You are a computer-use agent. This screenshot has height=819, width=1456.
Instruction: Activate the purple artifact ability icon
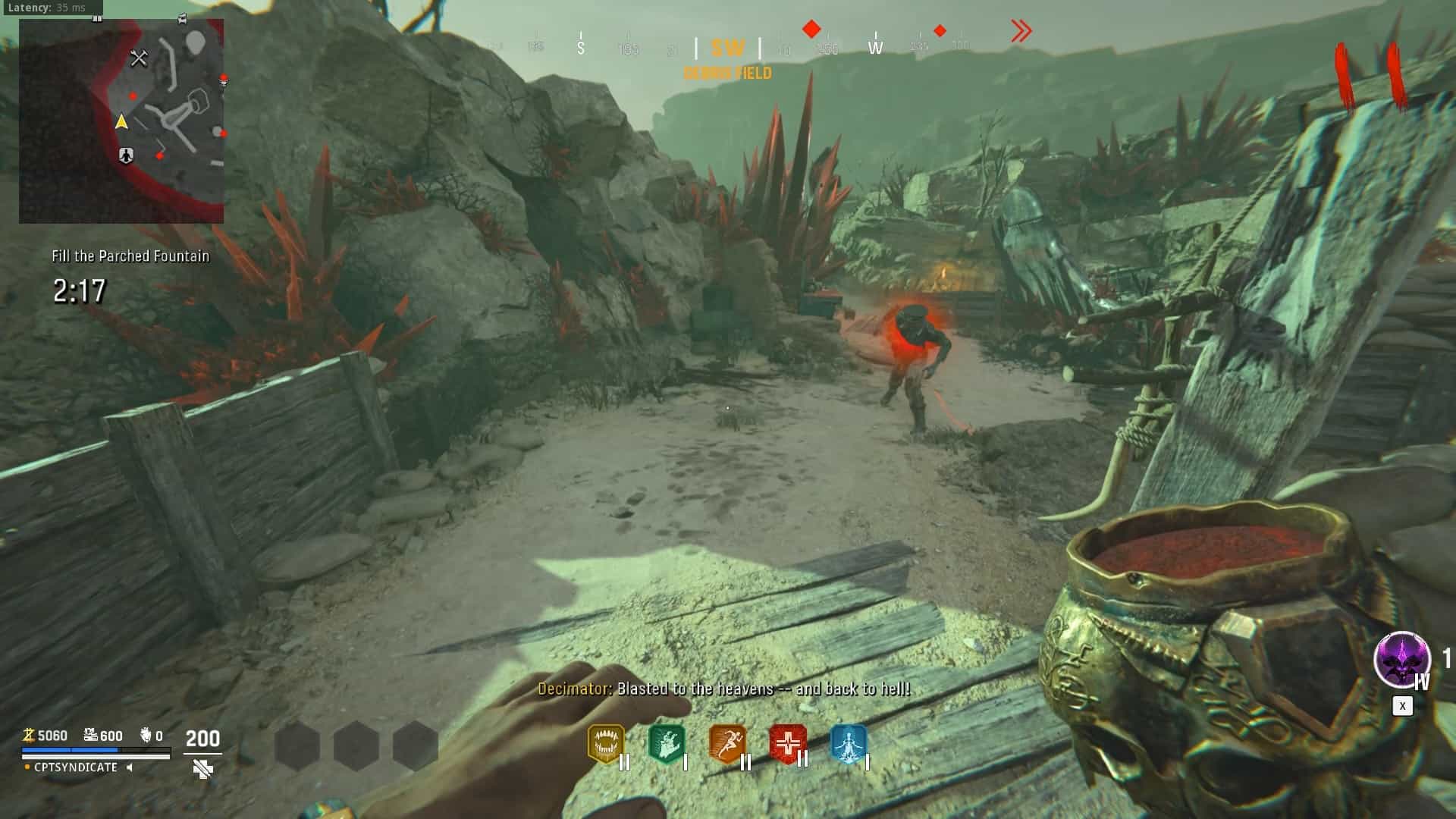(x=1401, y=659)
